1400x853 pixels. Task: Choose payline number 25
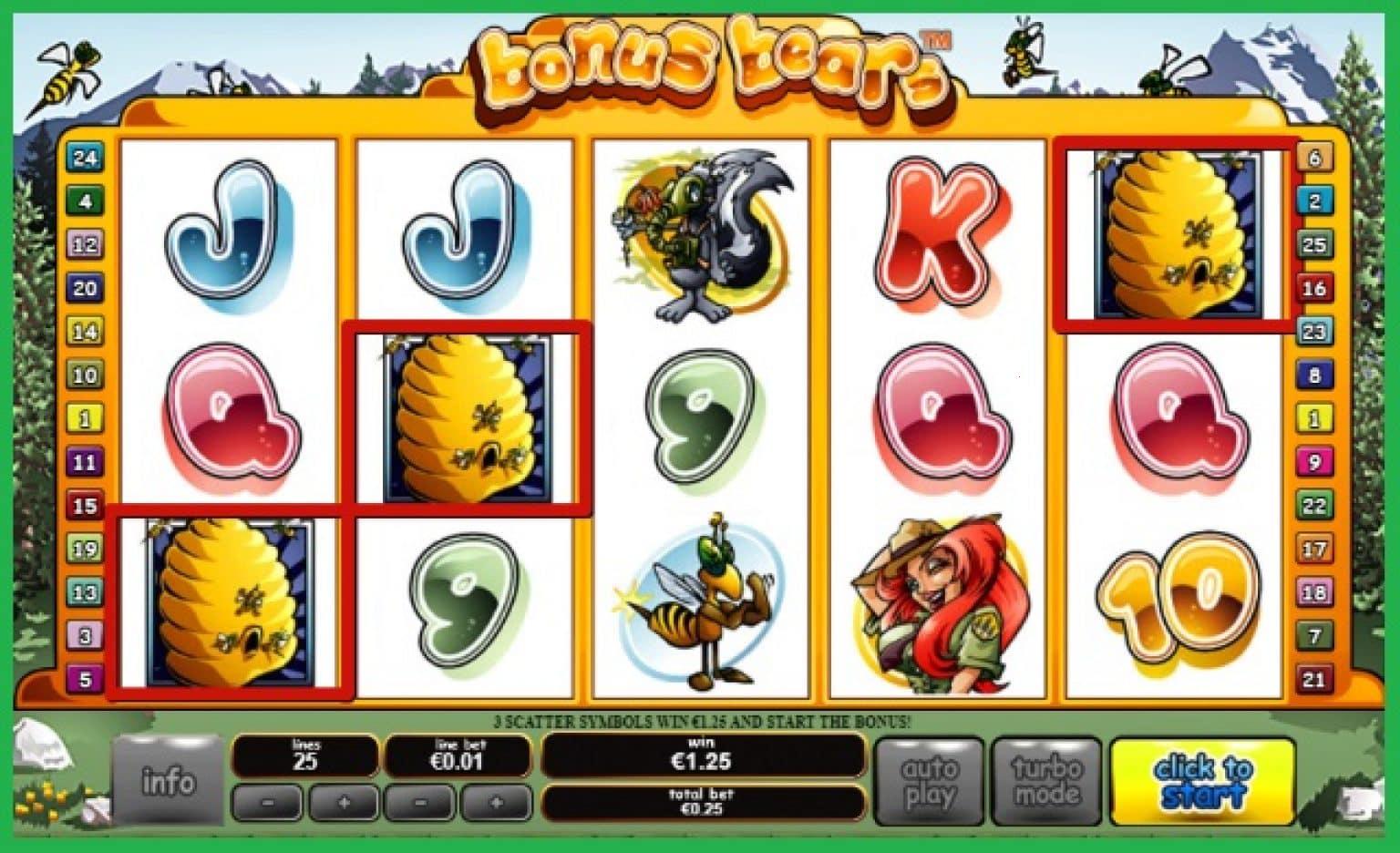click(x=1314, y=244)
